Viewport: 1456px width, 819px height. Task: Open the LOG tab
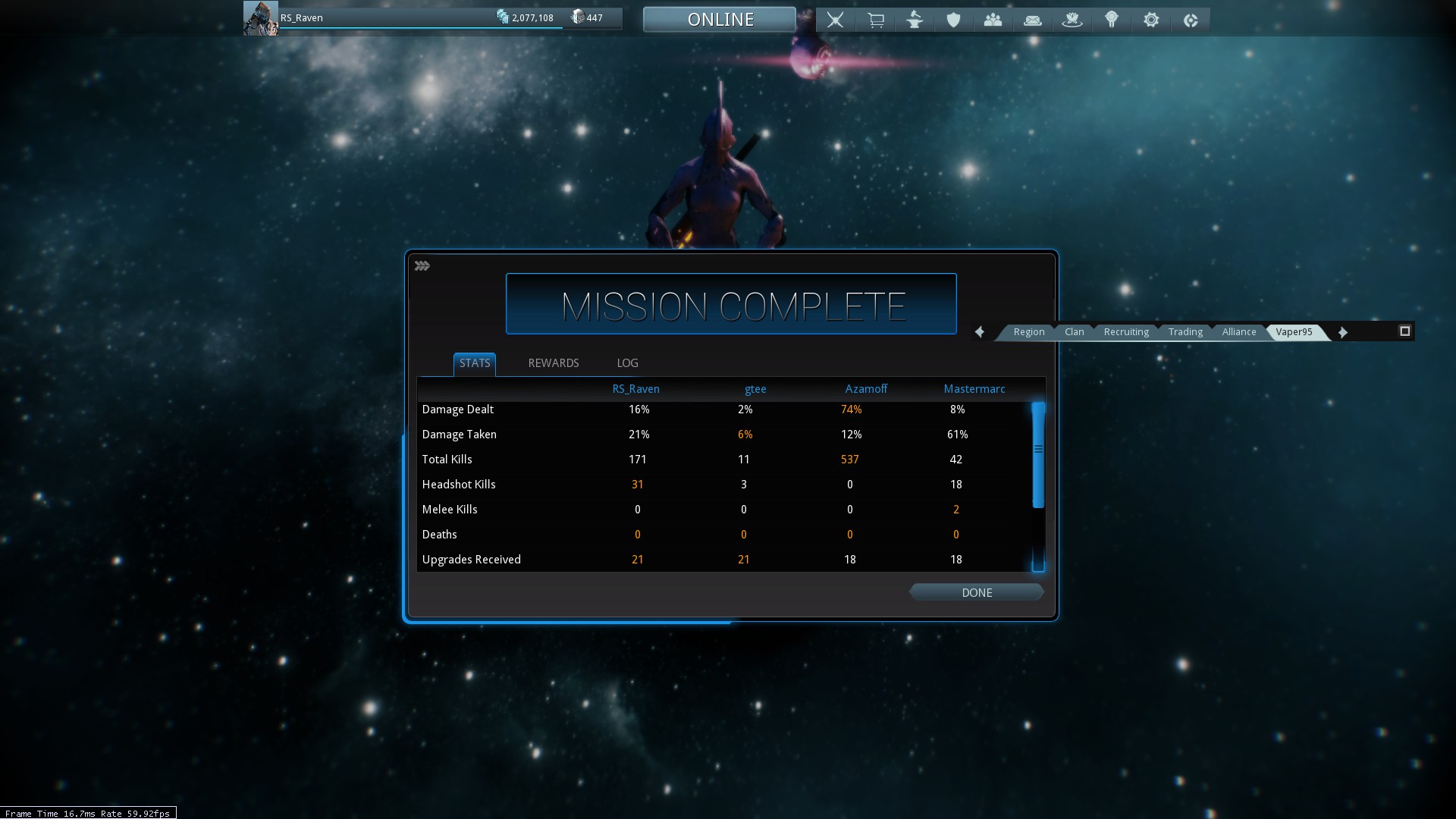click(627, 363)
